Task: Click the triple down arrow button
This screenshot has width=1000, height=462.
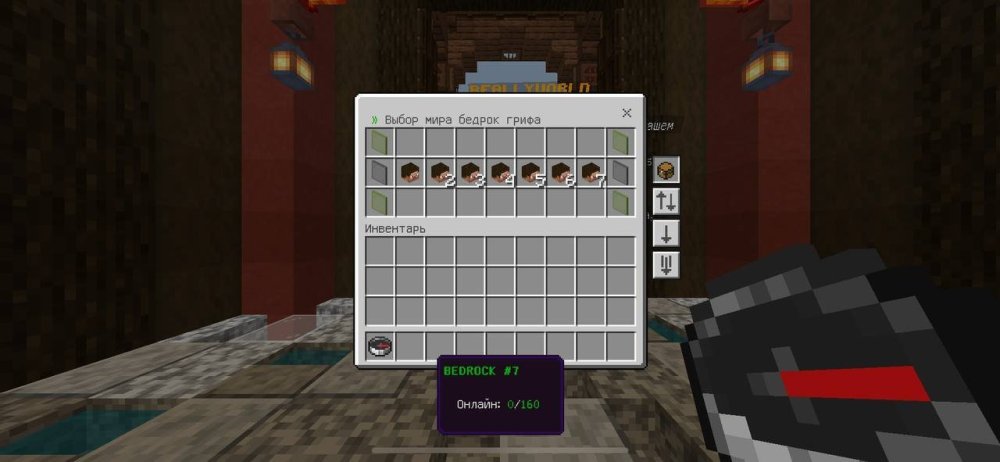Action: click(x=666, y=265)
